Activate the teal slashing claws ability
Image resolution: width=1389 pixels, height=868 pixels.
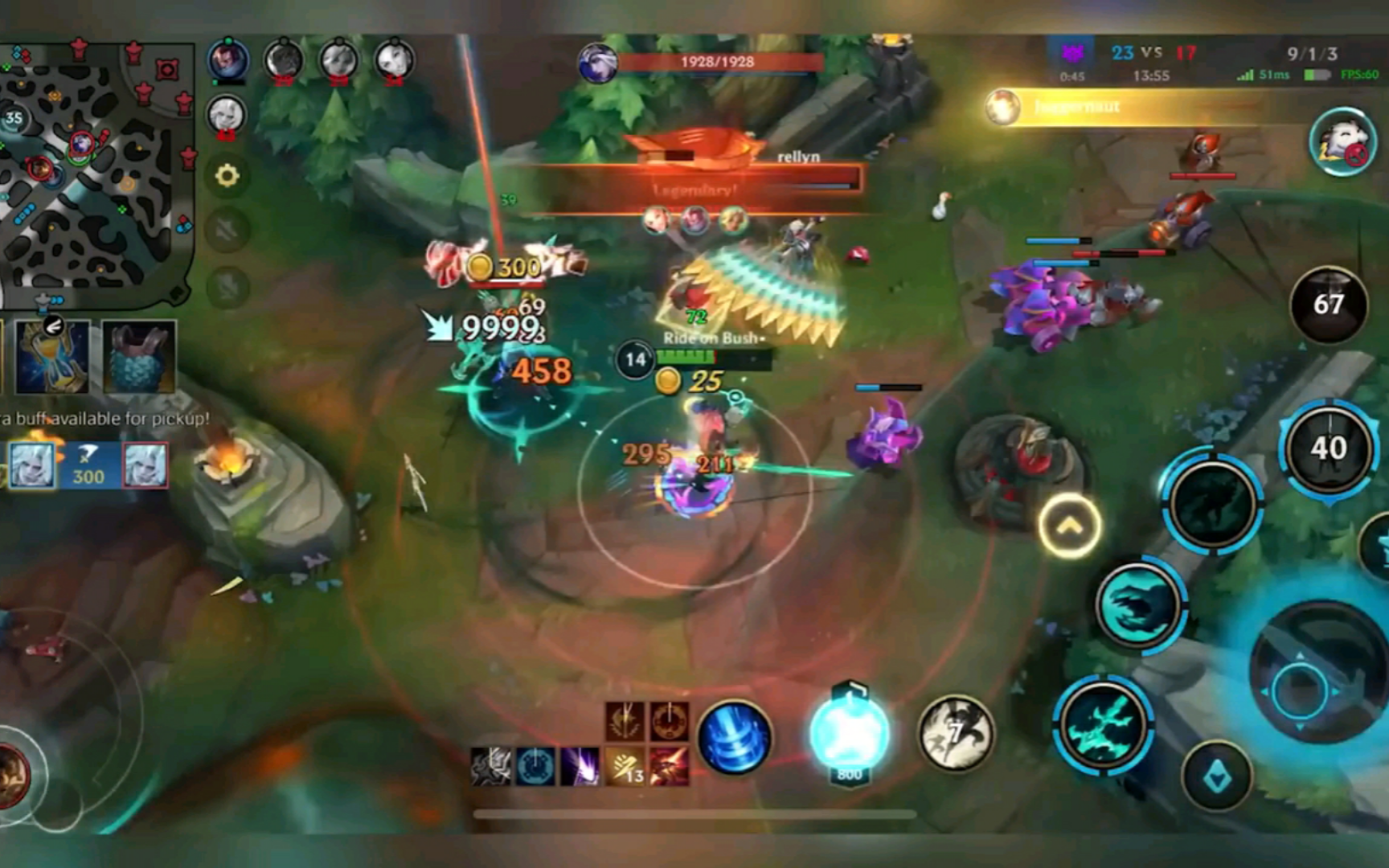pos(1103,725)
